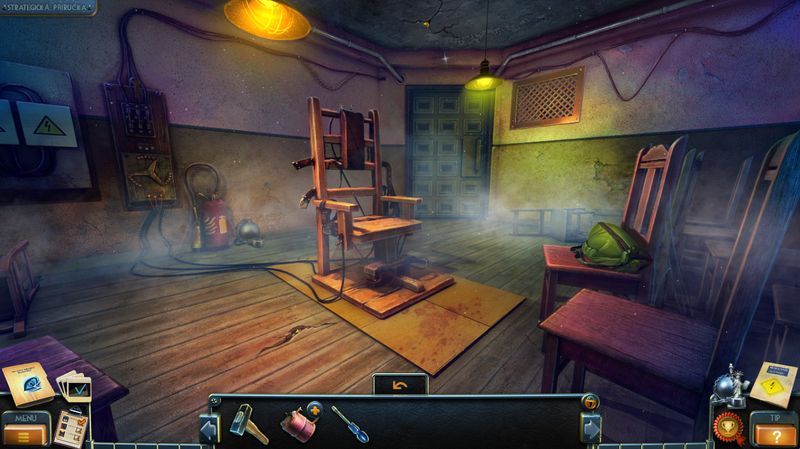Screen dimensions: 800x449
Task: Show previous inventory items with left arrow
Action: pos(210,428)
